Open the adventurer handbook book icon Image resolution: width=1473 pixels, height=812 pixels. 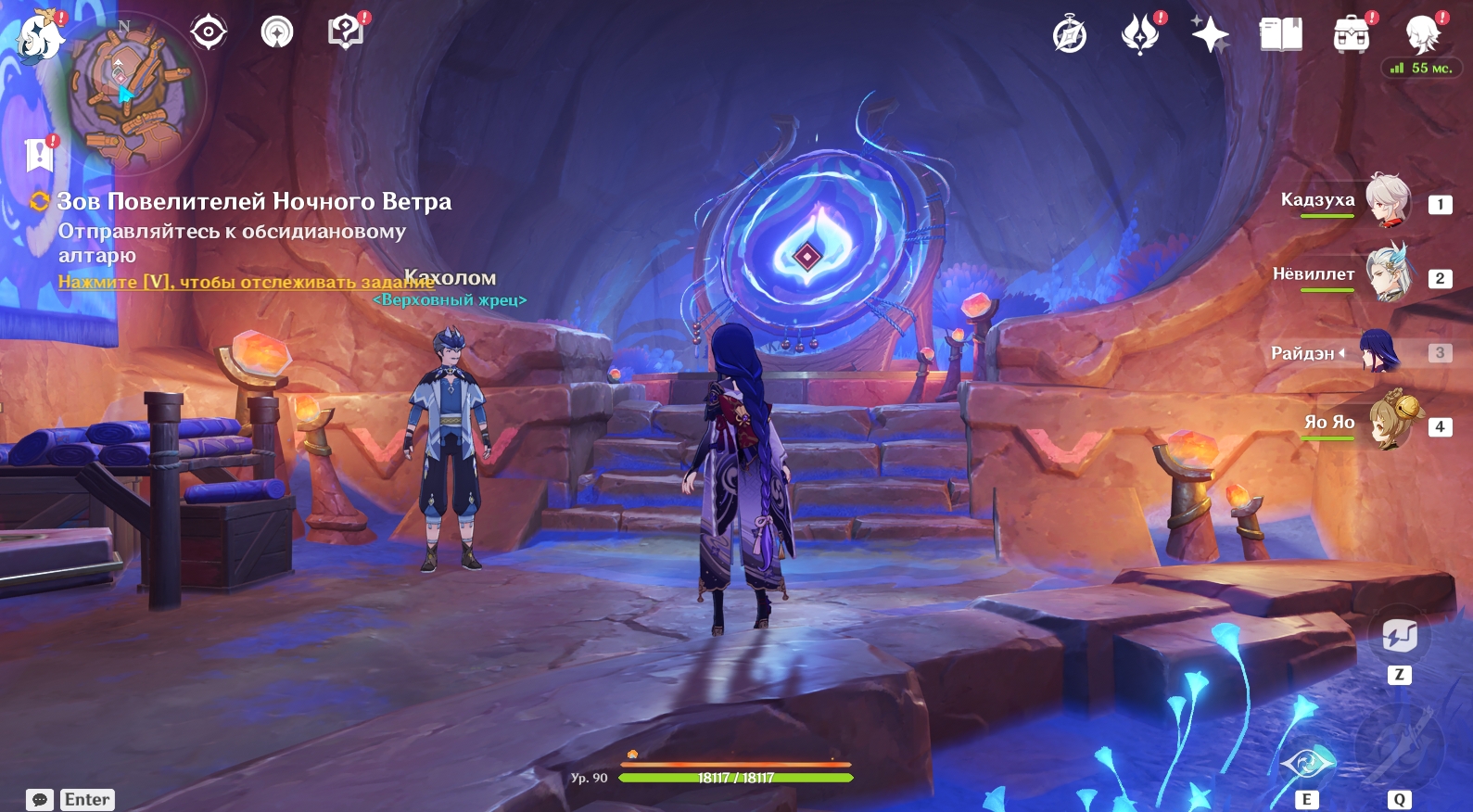coord(1280,36)
